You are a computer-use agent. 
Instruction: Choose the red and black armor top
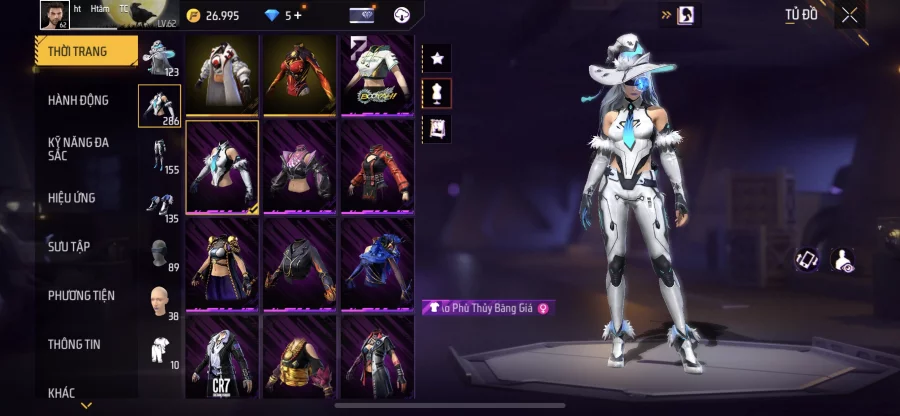[x=300, y=74]
